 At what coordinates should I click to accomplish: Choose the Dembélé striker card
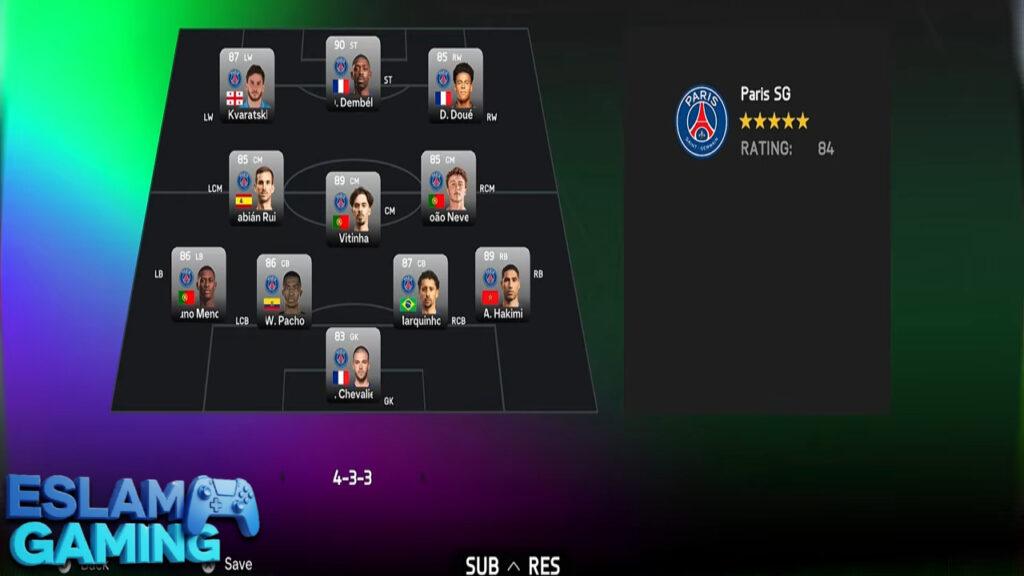tap(353, 72)
